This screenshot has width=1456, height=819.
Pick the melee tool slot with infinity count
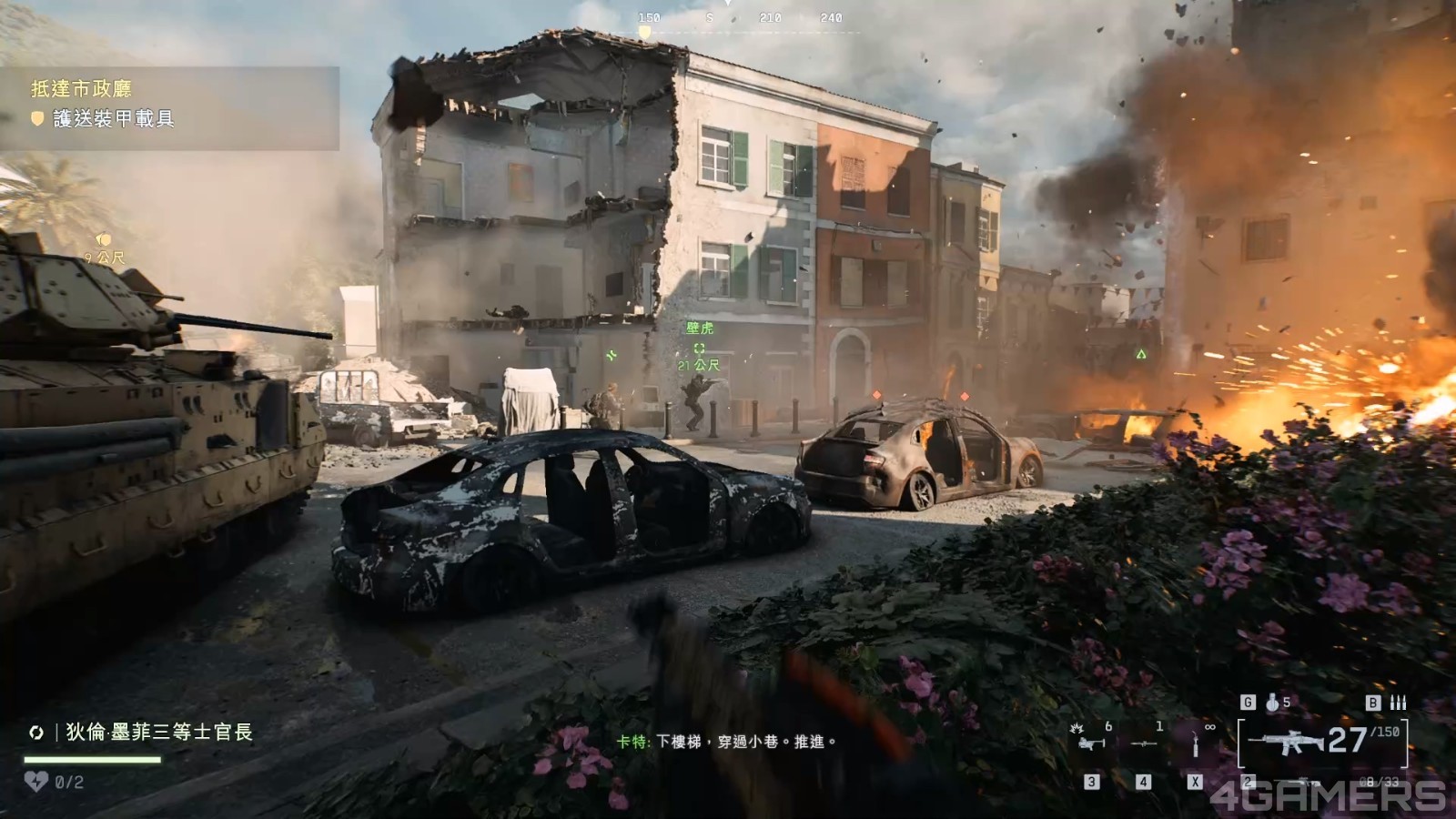coord(1195,744)
